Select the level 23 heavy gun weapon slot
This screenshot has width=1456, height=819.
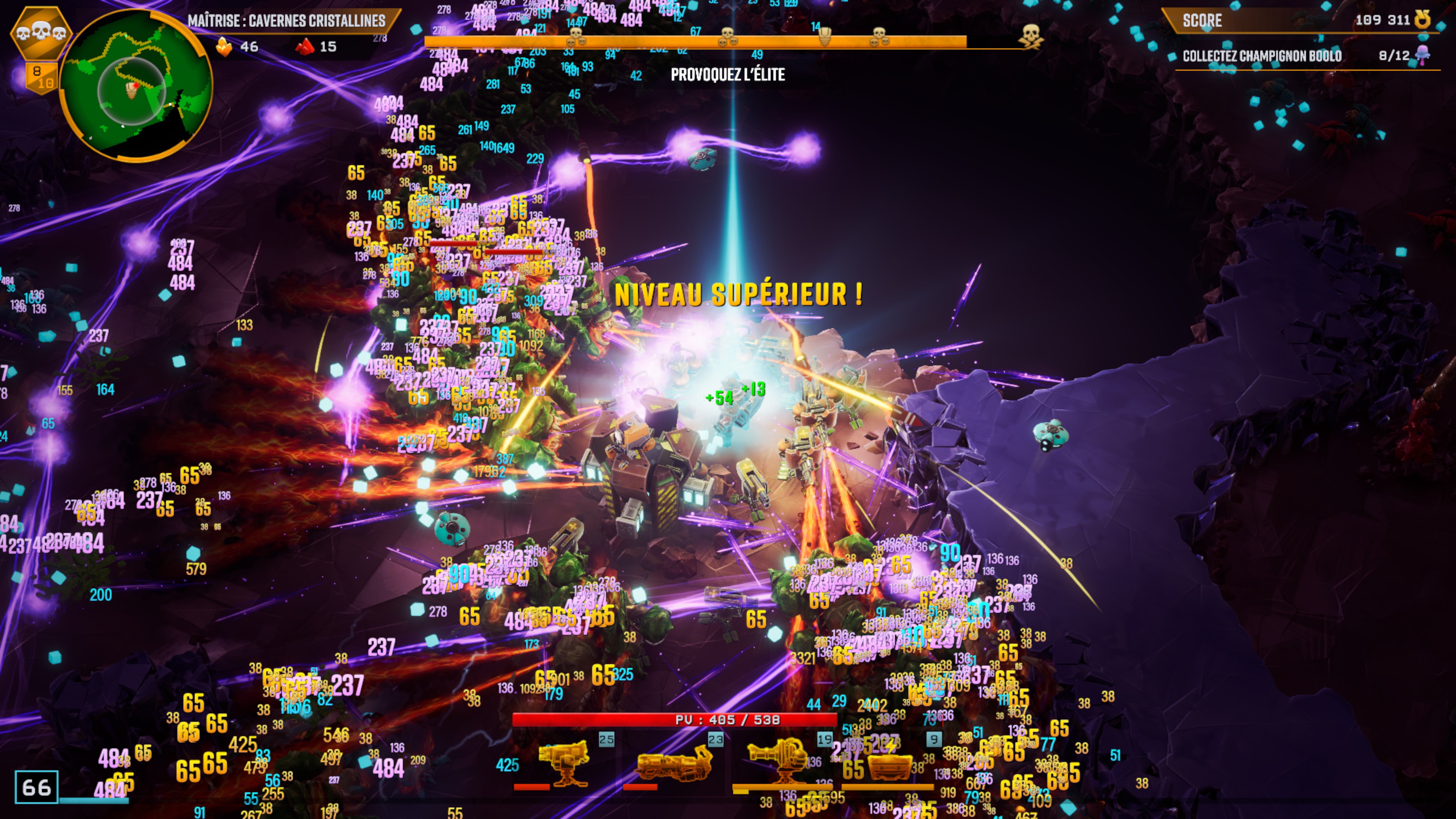tap(673, 763)
